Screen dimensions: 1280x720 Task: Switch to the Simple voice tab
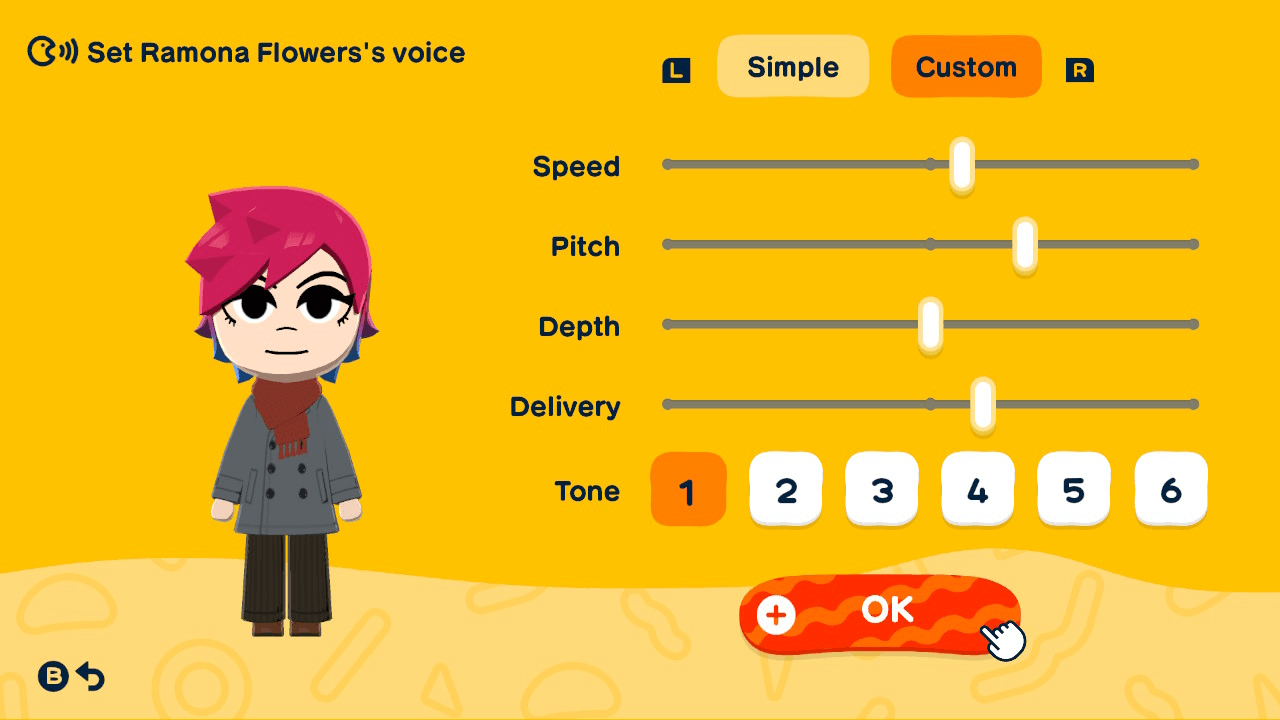click(x=793, y=66)
